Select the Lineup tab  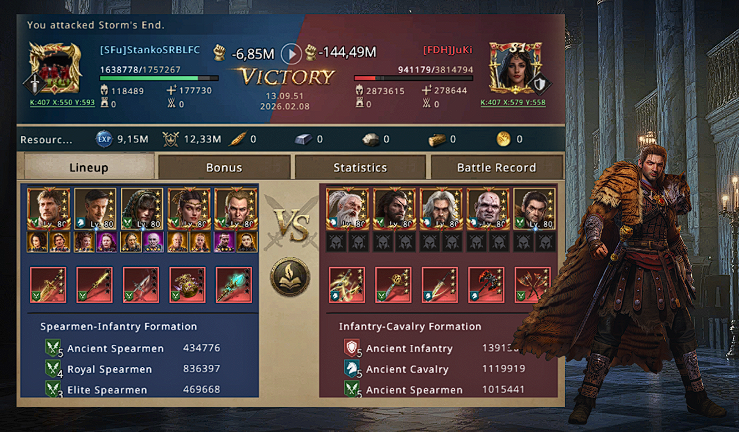(89, 167)
